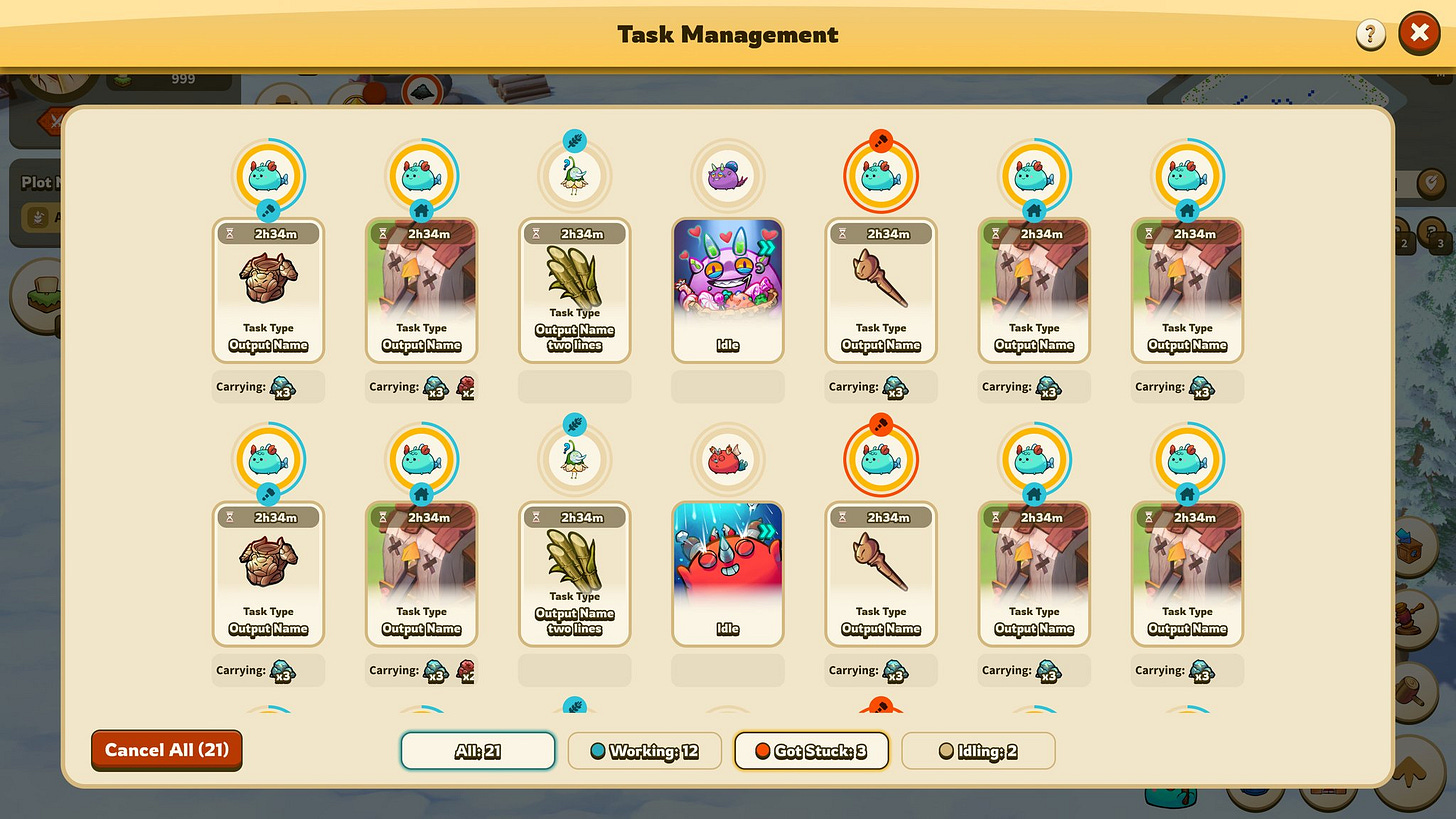The width and height of the screenshot is (1456, 819).
Task: Click the house badge on the second Axie portrait
Action: (x=421, y=210)
